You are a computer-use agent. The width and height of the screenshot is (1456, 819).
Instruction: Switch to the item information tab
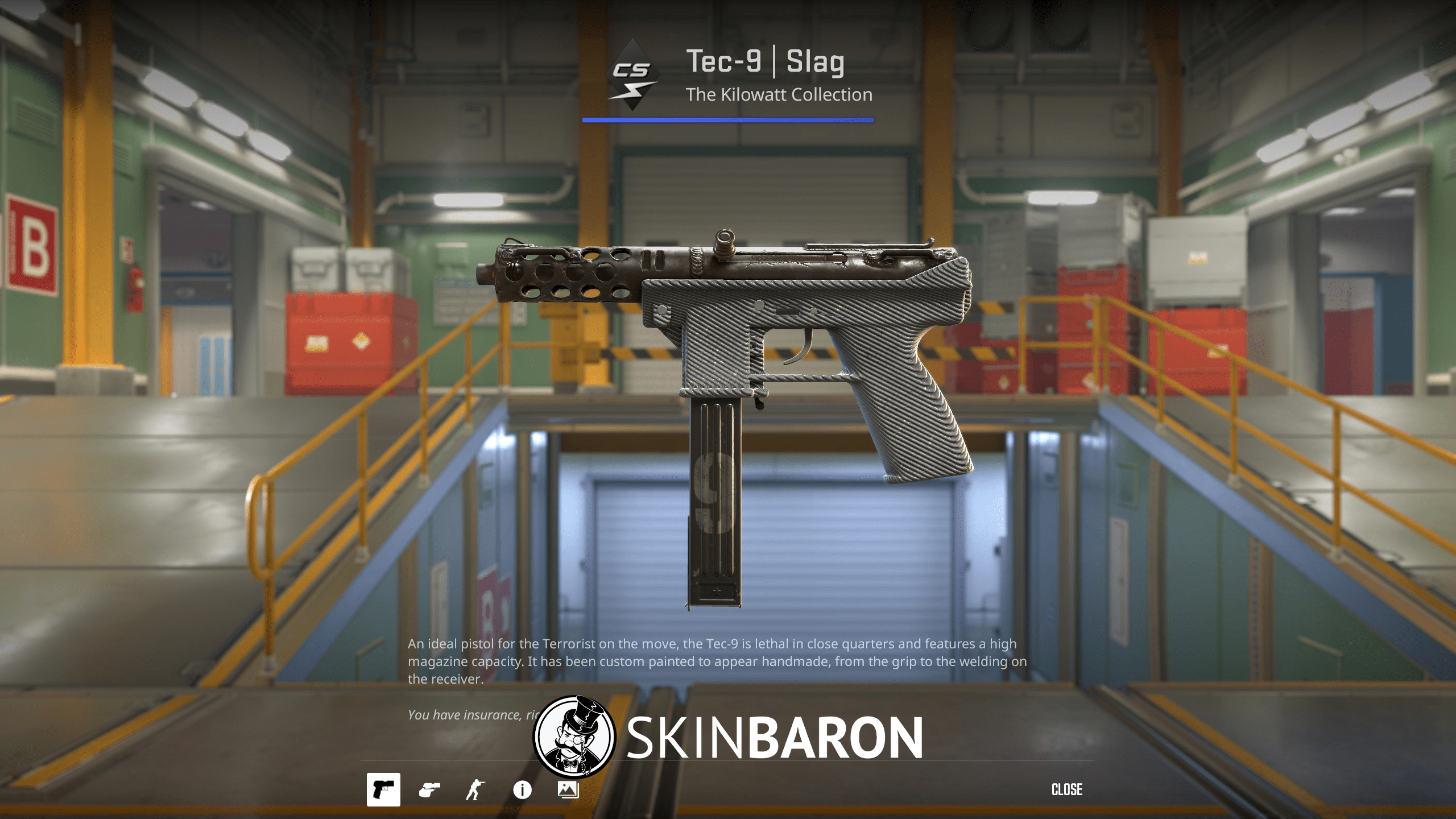[522, 788]
